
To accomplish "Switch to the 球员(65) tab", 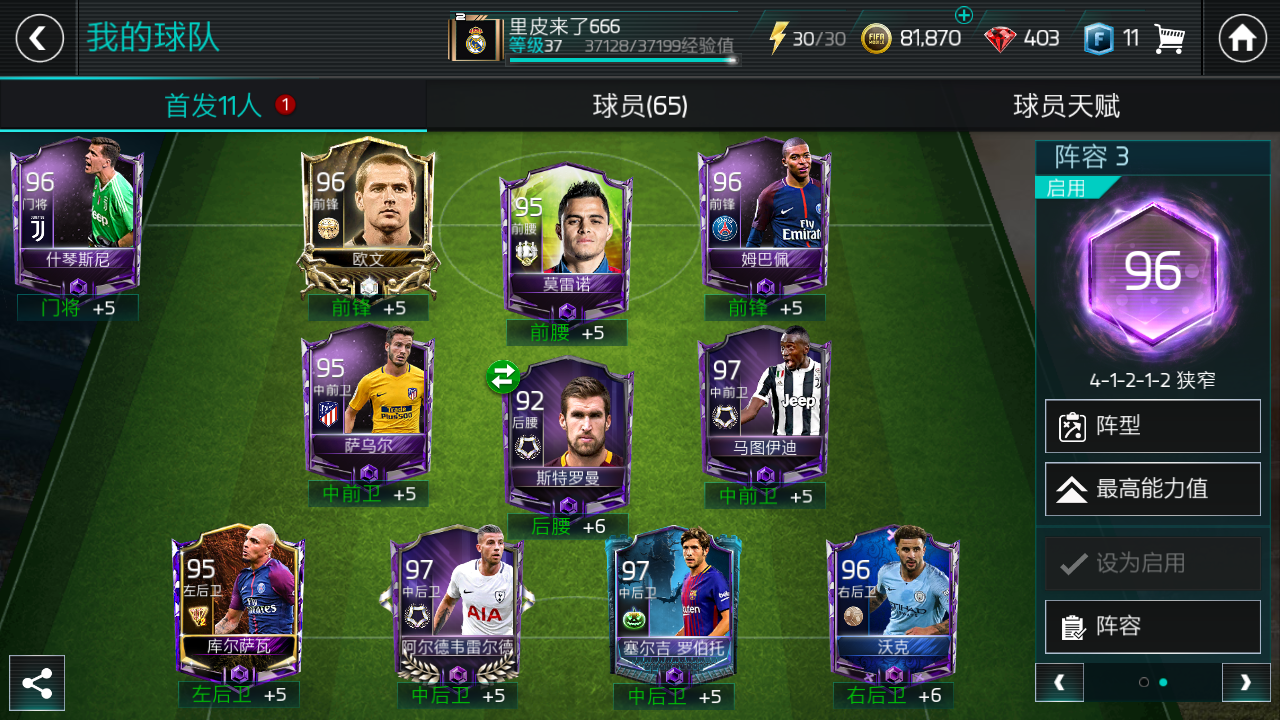I will tap(640, 107).
